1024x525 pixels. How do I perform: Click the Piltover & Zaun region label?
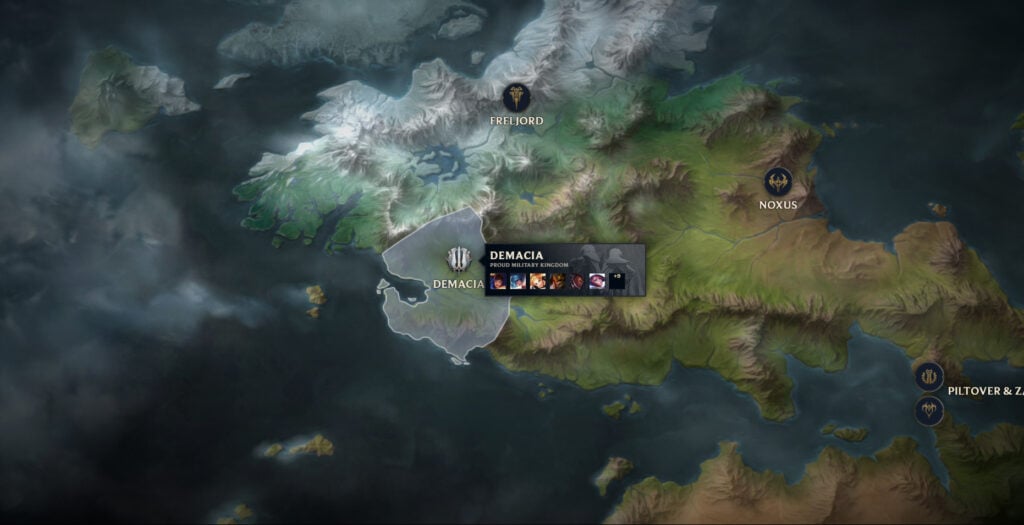[985, 391]
